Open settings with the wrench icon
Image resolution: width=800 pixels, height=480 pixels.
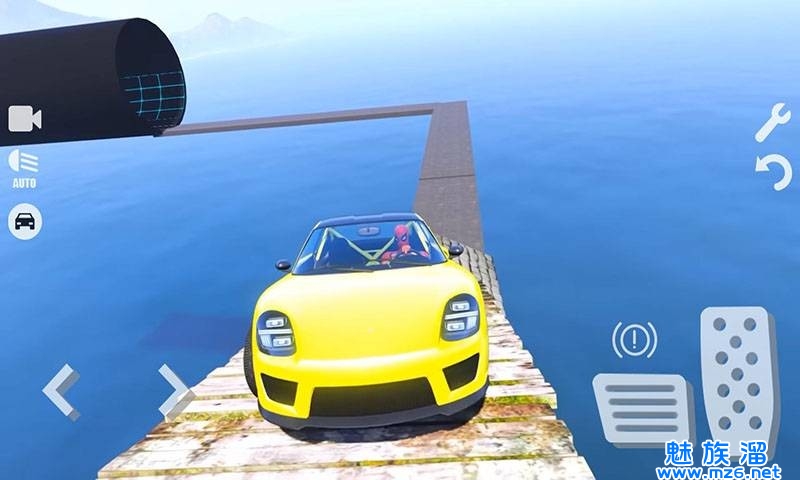[772, 122]
